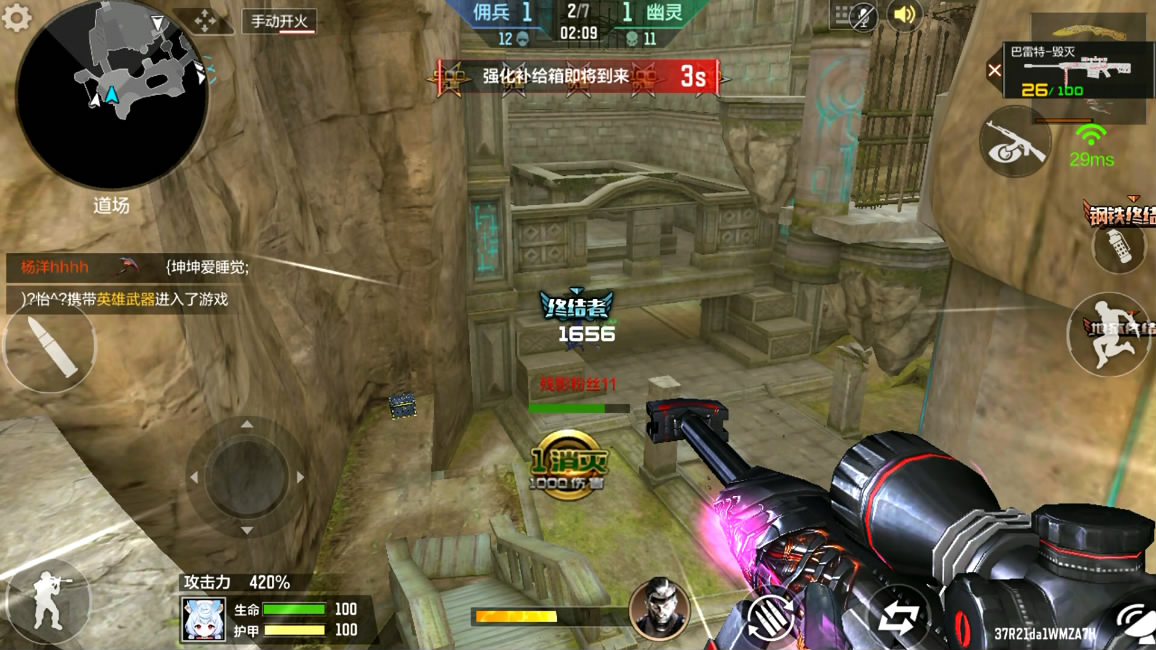Open settings with the gear icon
Viewport: 1156px width, 650px height.
(17, 17)
